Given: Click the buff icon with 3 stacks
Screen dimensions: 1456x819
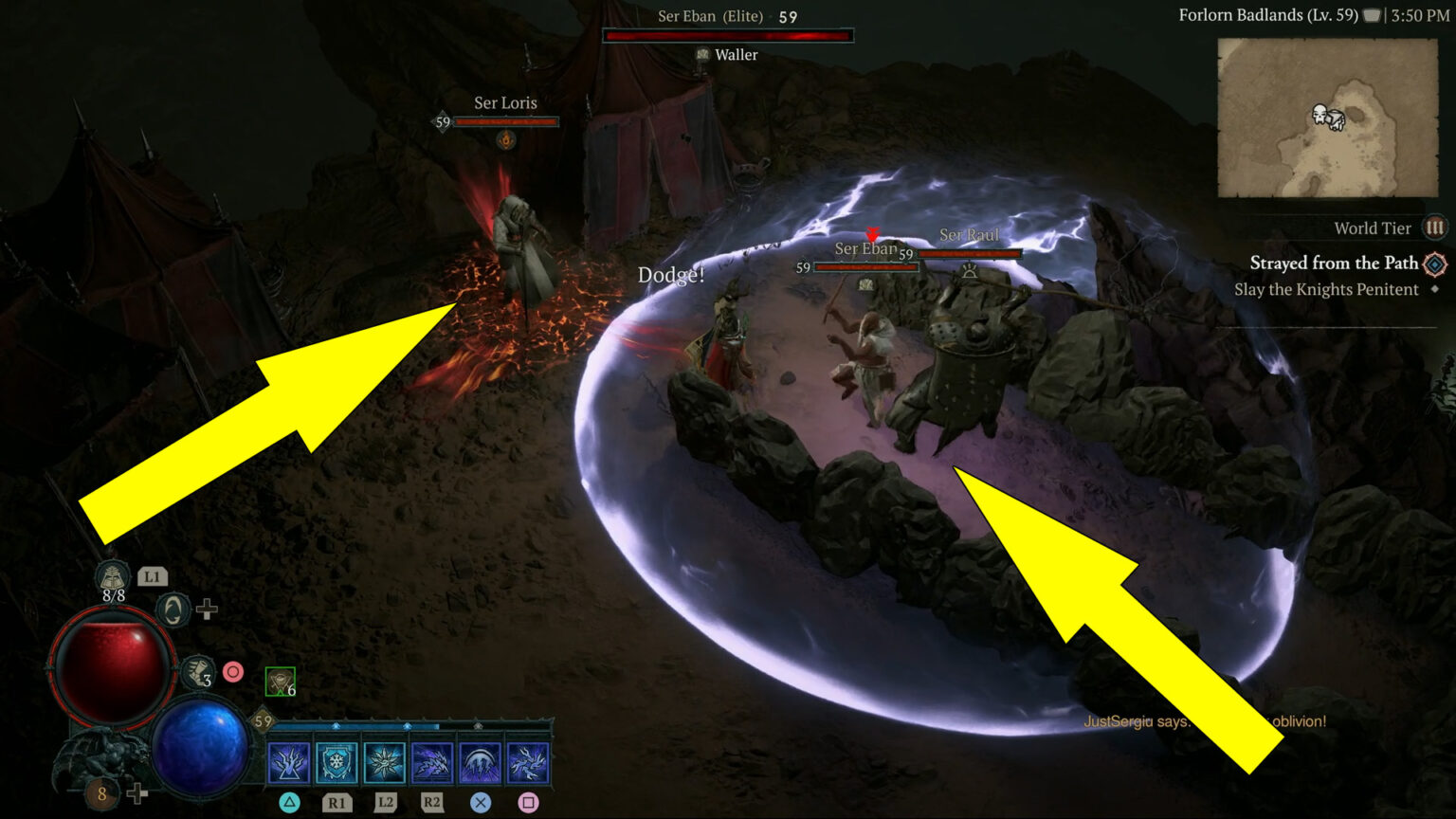Looking at the screenshot, I should pyautogui.click(x=199, y=670).
